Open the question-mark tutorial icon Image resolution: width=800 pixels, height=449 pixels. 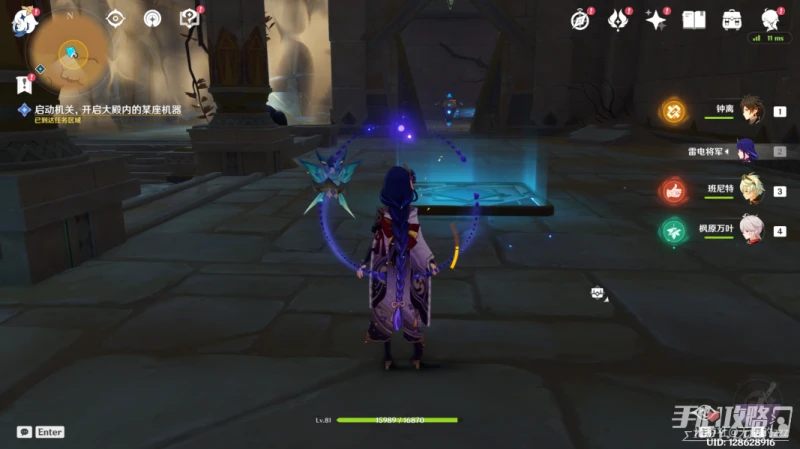coord(189,18)
